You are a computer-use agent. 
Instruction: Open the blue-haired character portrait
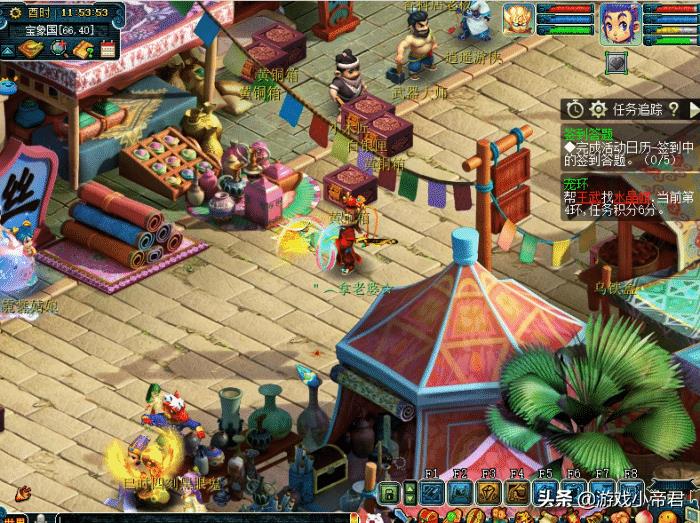(619, 19)
